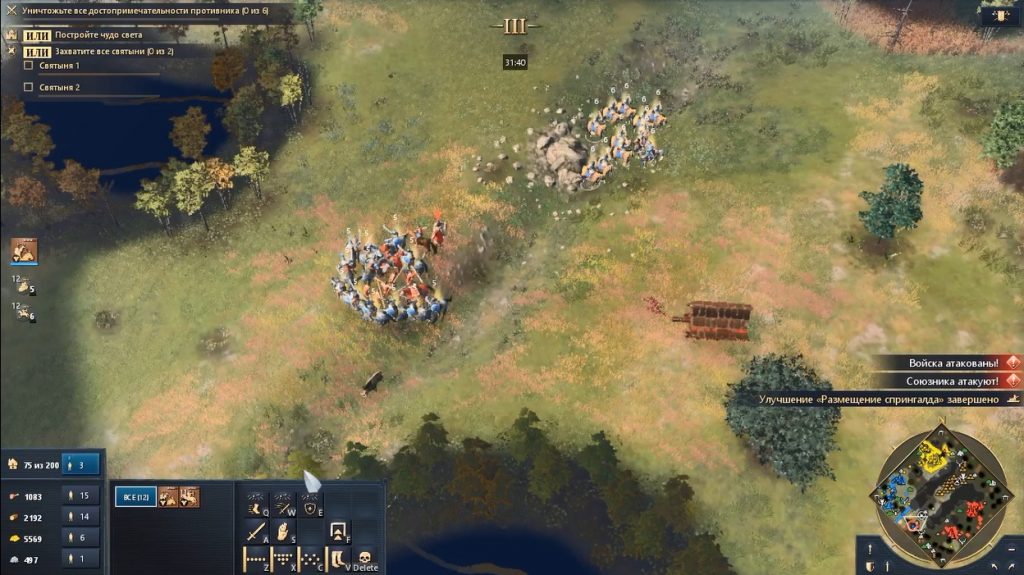Delete selected units with skull button
This screenshot has height=575, width=1024.
click(365, 559)
